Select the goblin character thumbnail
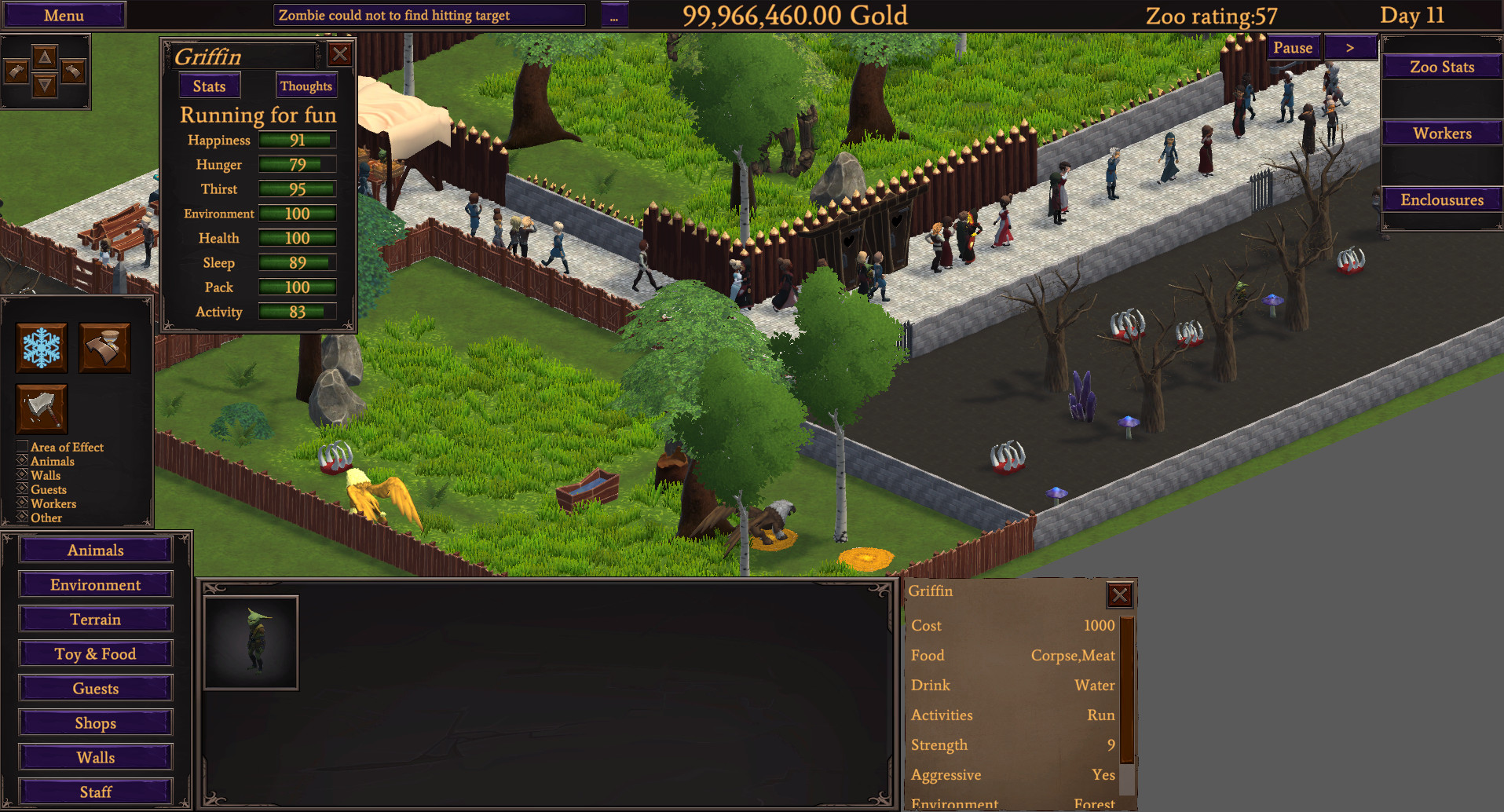Viewport: 1504px width, 812px height. coord(251,642)
